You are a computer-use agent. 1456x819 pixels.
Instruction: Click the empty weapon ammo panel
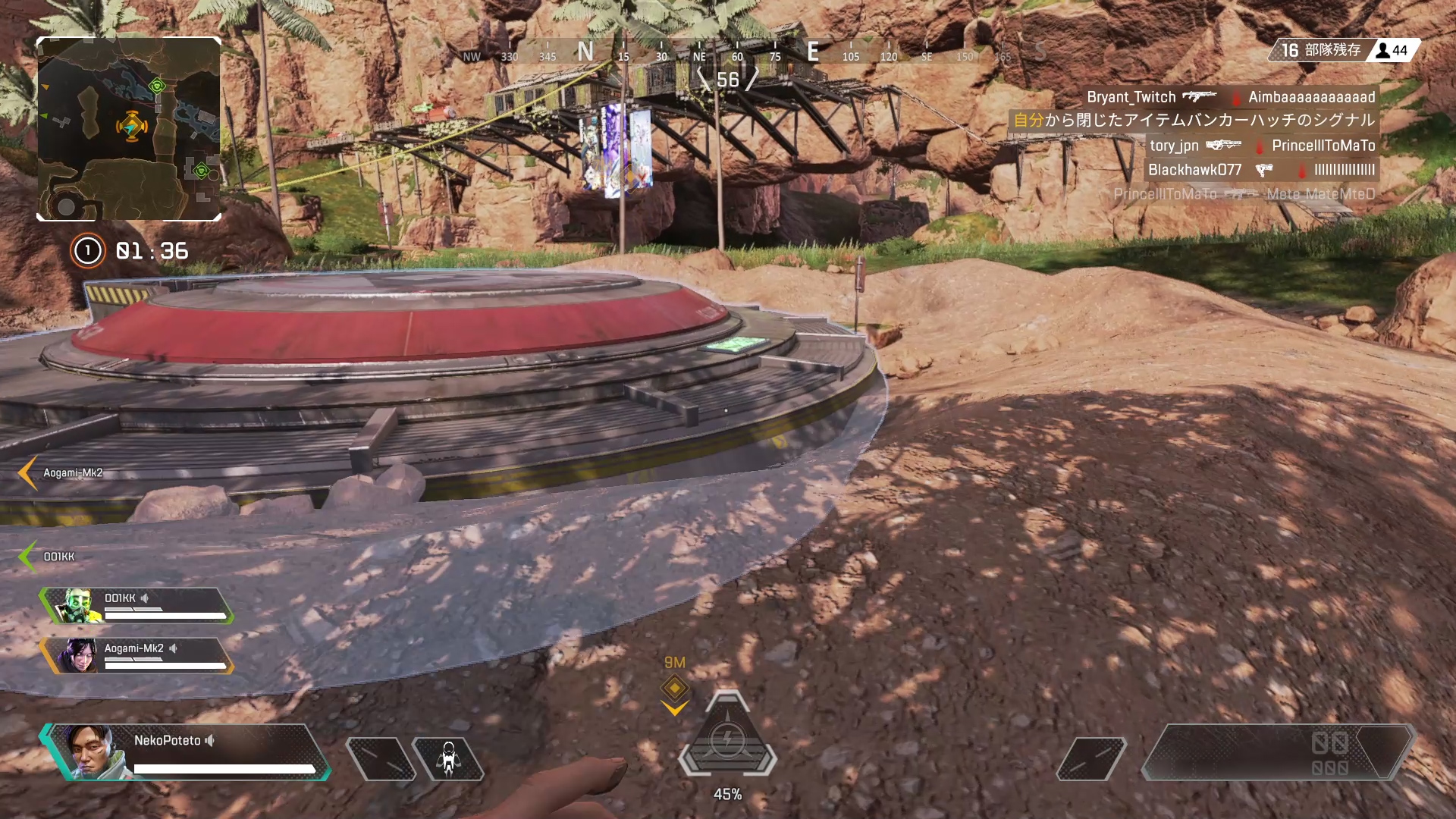(x=1278, y=752)
